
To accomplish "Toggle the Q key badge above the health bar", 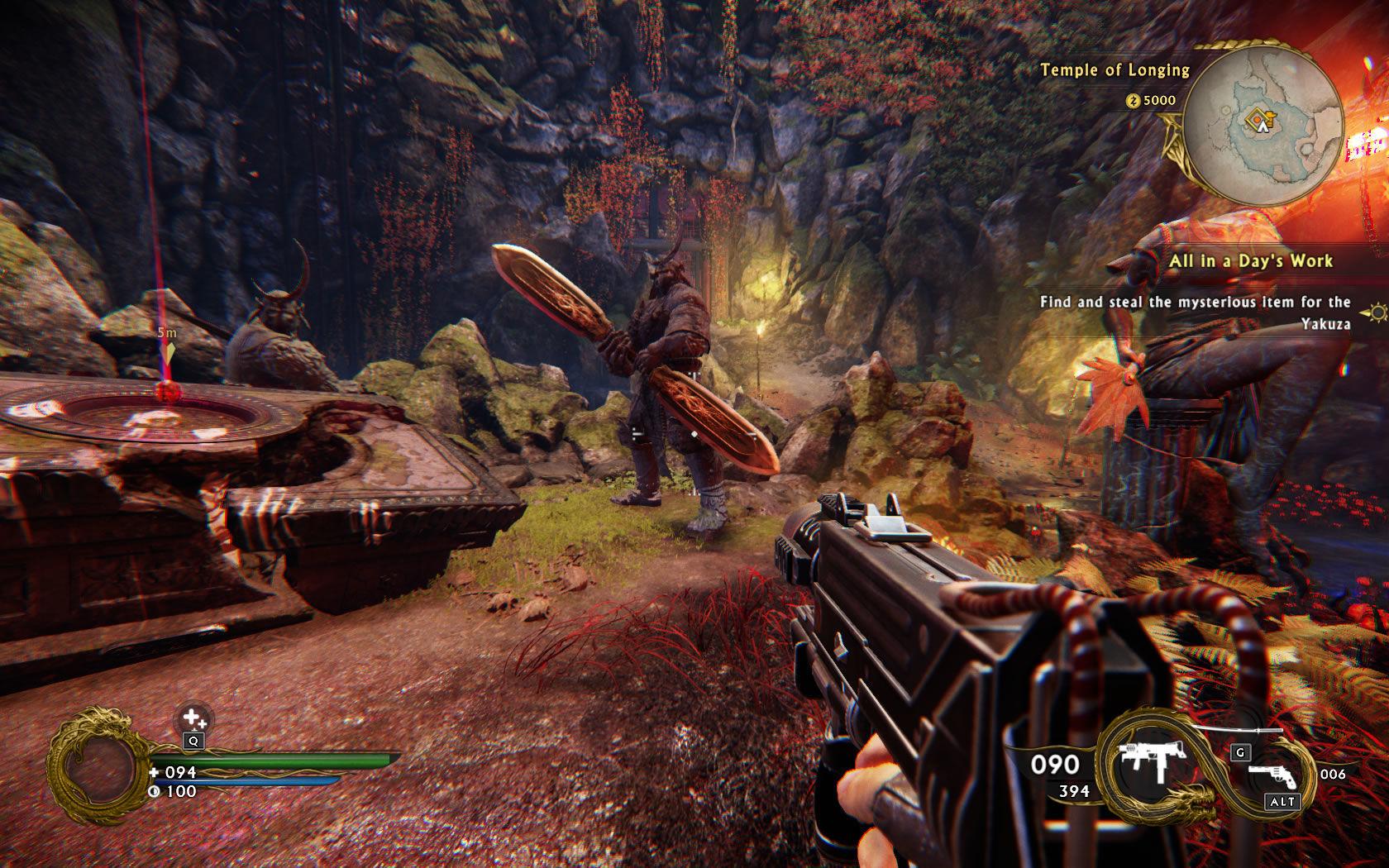I will [x=193, y=741].
